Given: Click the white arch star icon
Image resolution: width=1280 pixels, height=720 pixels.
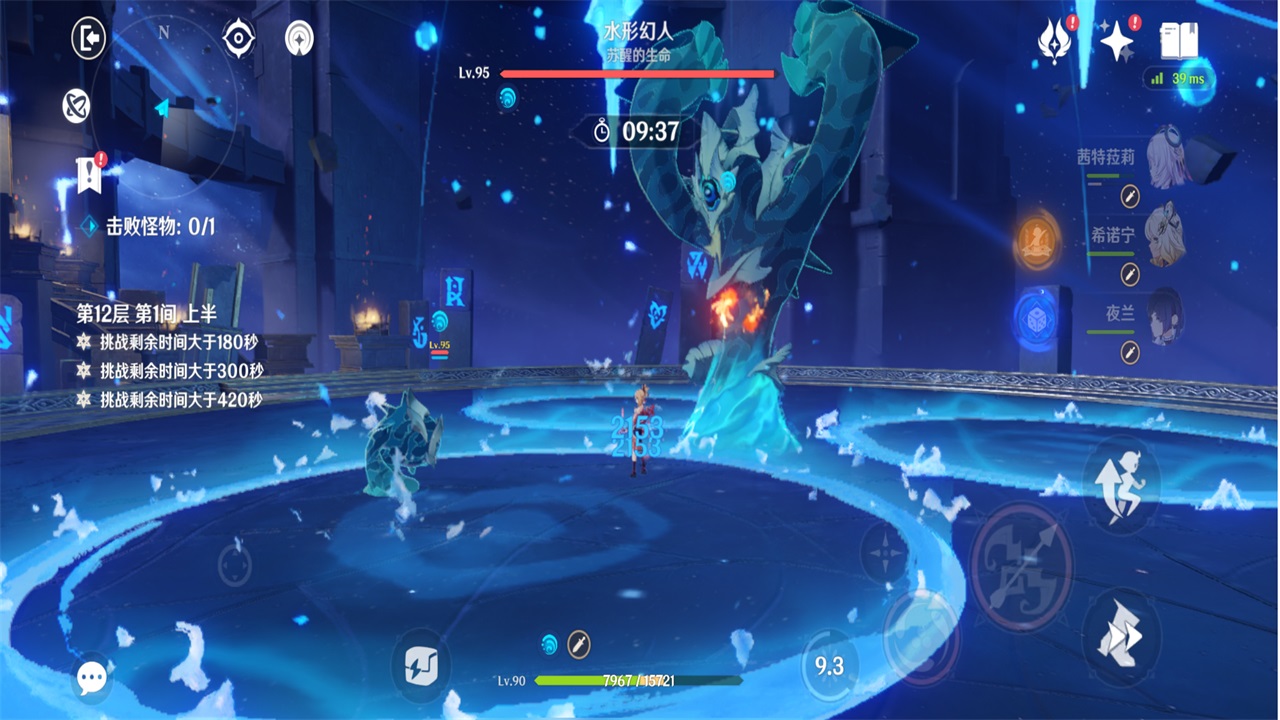Looking at the screenshot, I should (298, 38).
